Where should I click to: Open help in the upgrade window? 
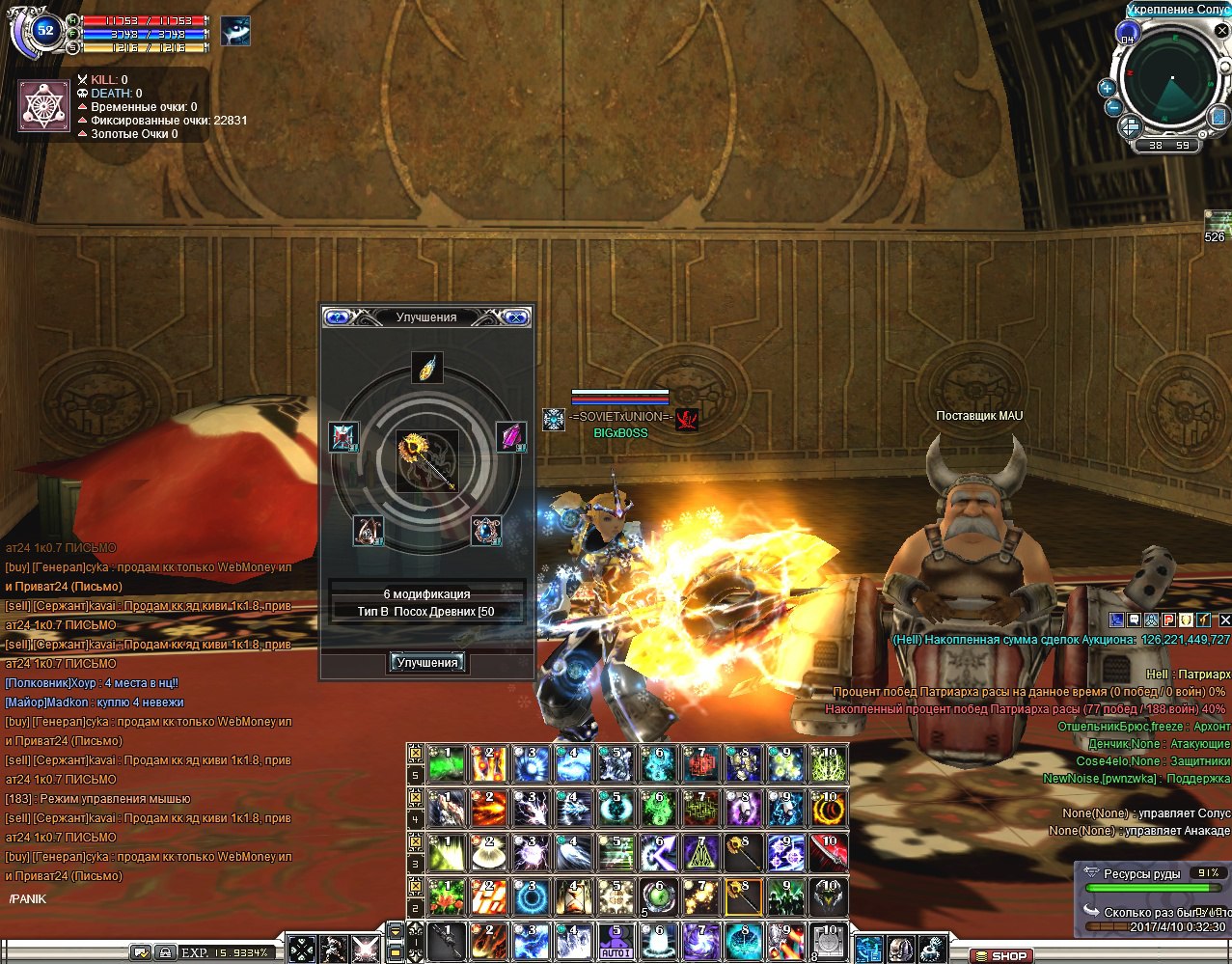(x=337, y=317)
